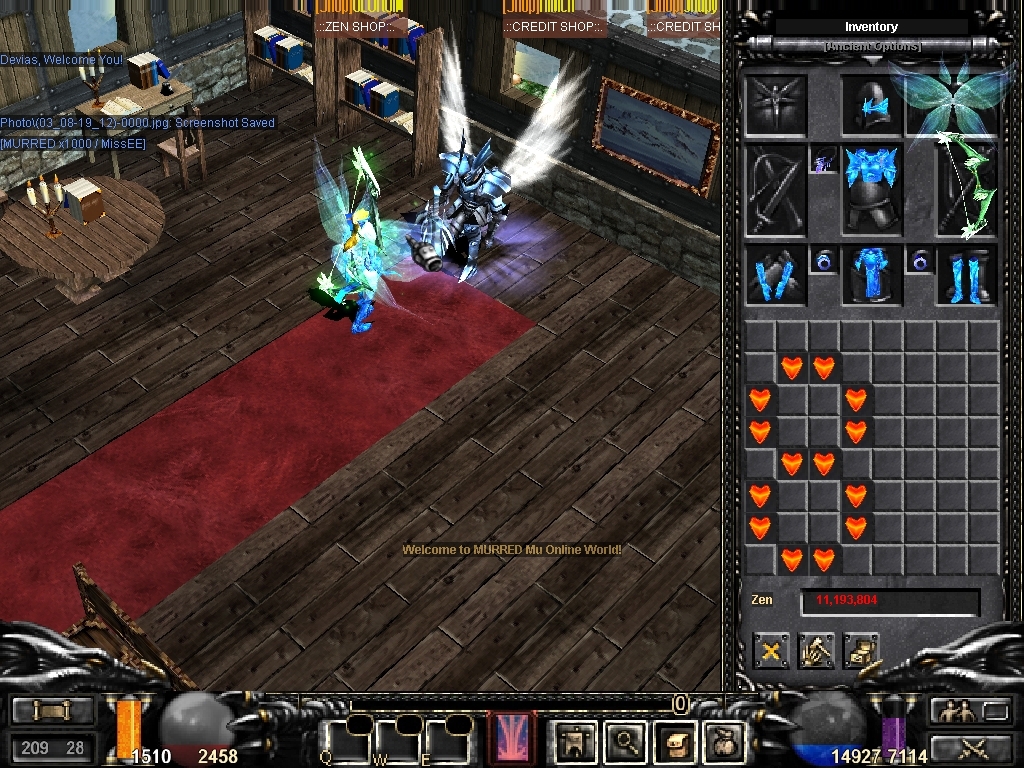This screenshot has height=768, width=1024.
Task: Select the equipped blue pants slot
Action: tap(872, 276)
